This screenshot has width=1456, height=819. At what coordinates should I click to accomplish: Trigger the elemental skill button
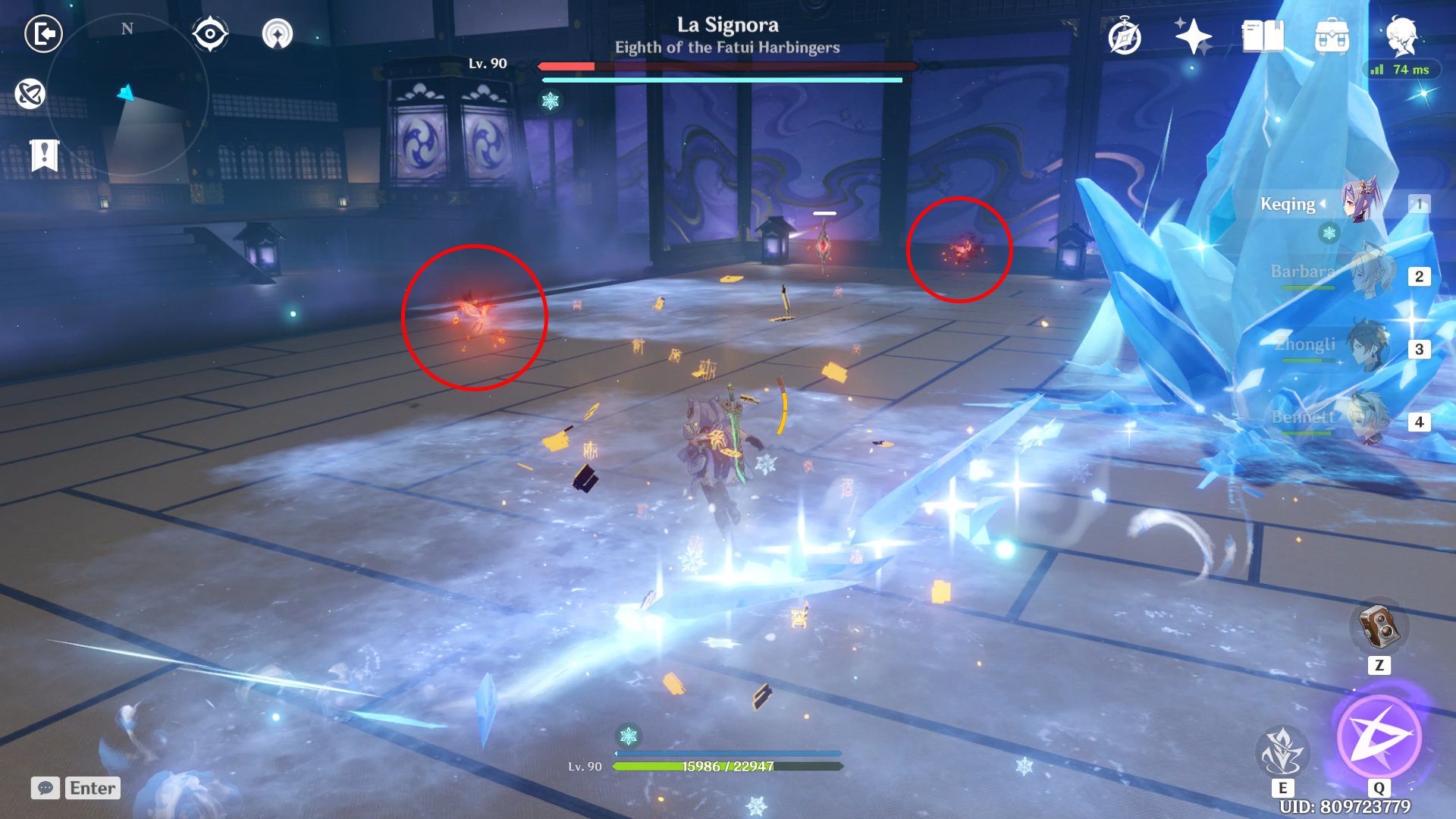(1285, 752)
